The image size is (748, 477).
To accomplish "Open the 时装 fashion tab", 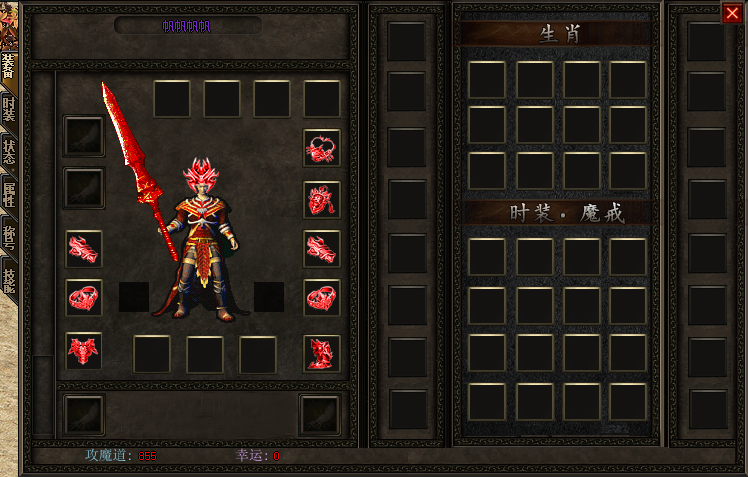I will point(8,108).
